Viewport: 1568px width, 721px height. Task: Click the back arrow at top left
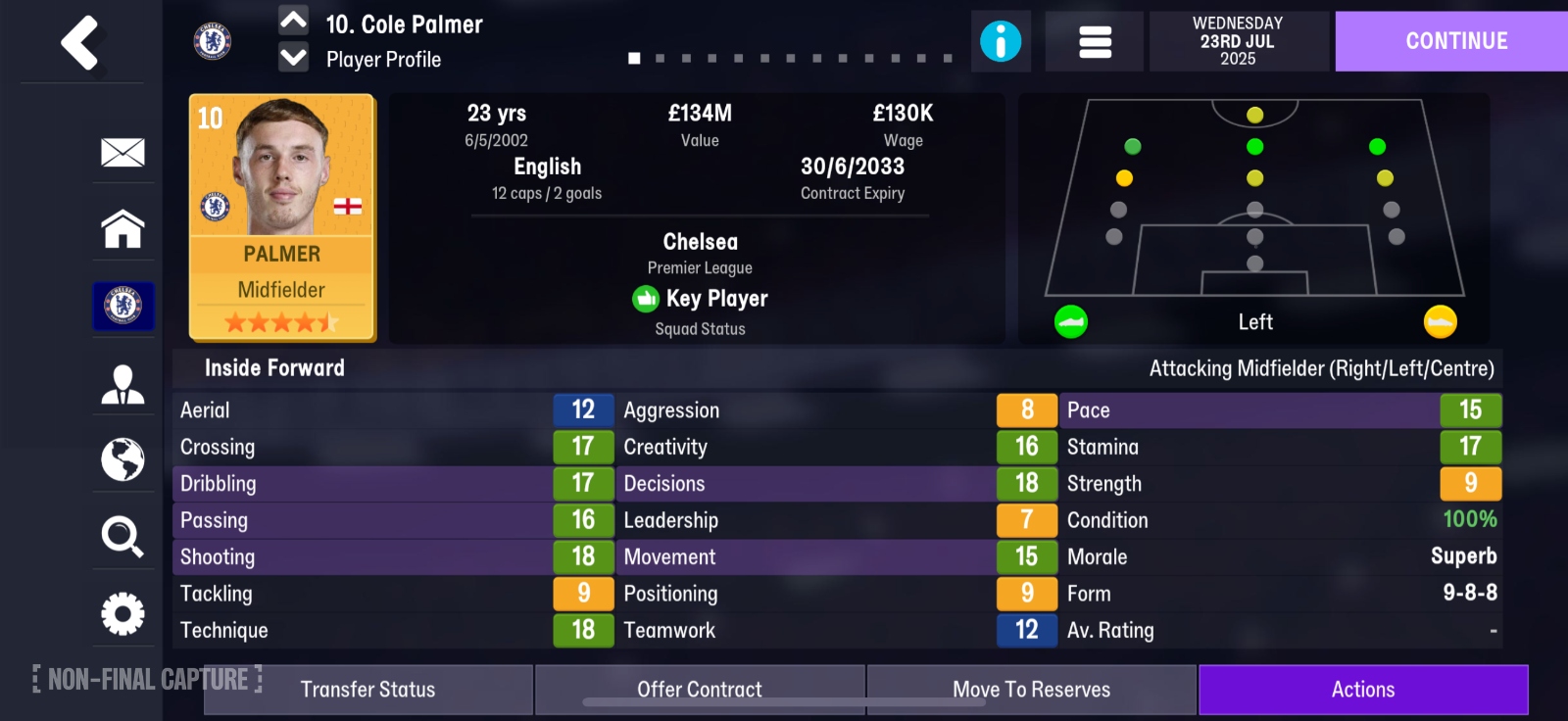point(81,43)
